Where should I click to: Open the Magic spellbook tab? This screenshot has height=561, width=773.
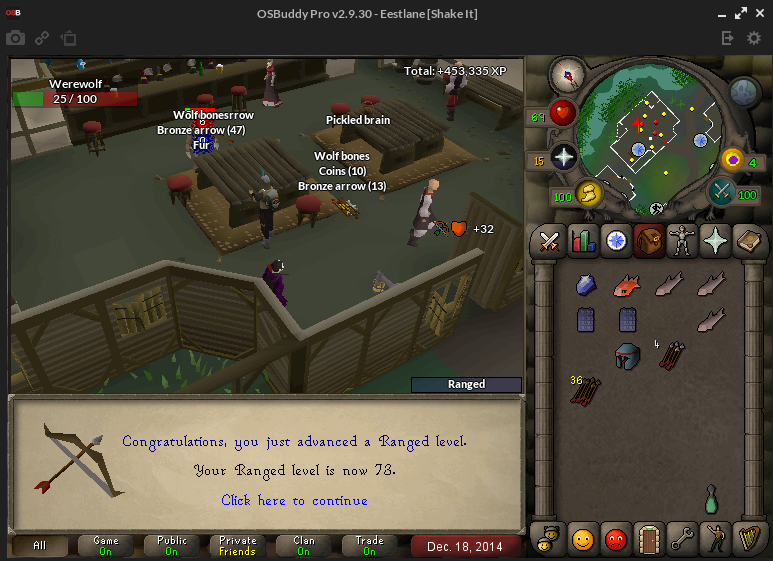coord(749,240)
